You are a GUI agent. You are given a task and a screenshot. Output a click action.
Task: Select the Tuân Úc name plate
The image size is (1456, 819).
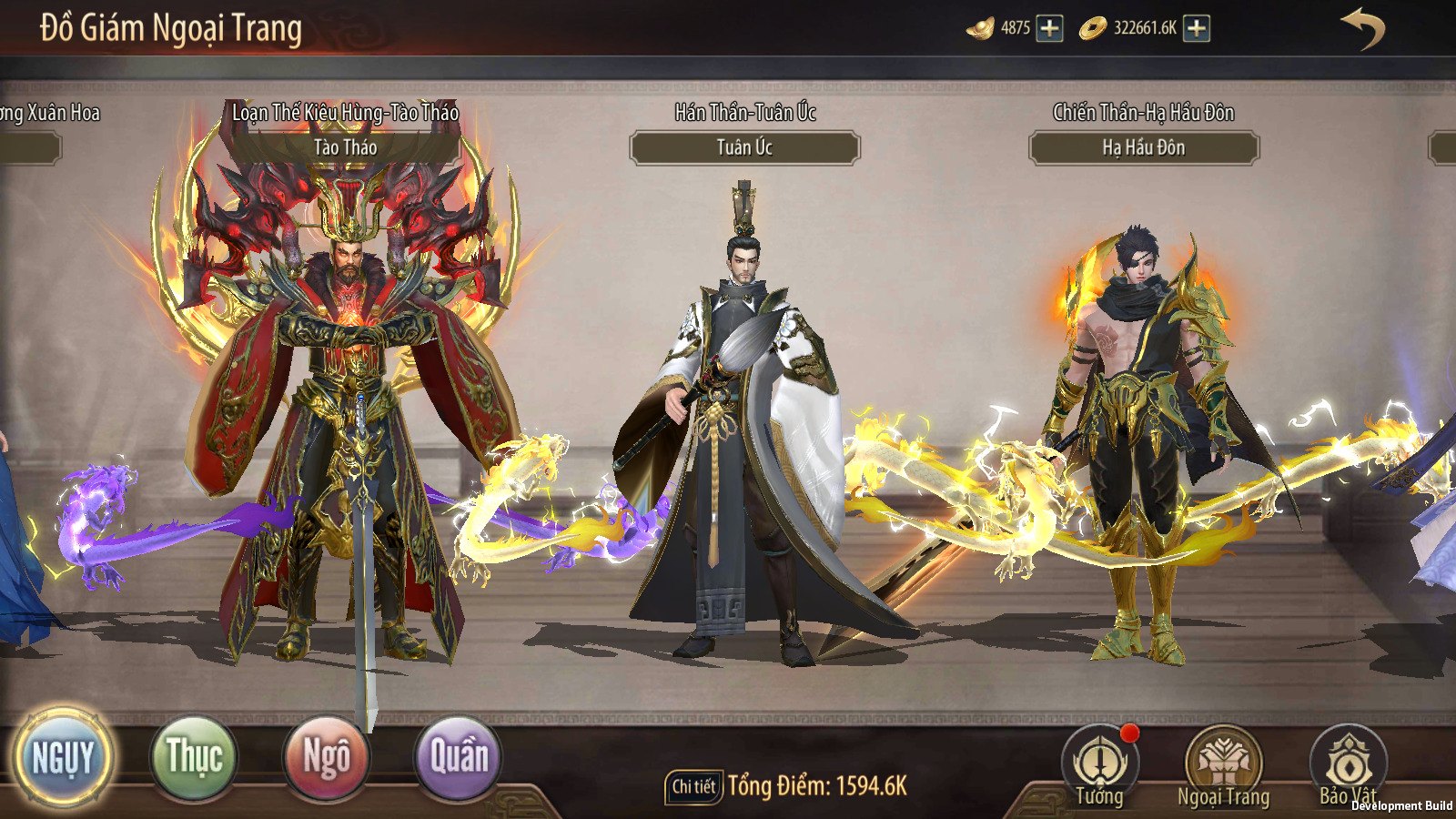tap(744, 147)
